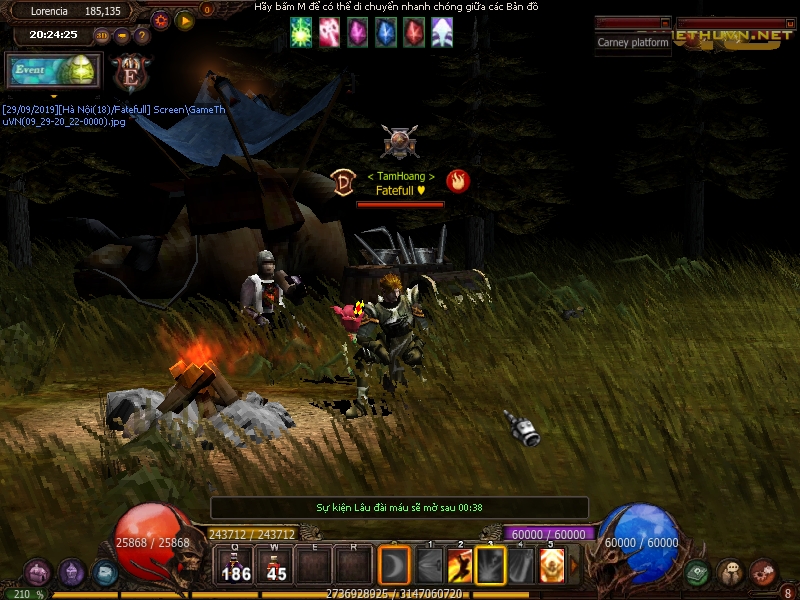Image resolution: width=800 pixels, height=600 pixels.
Task: Open the green book menu icon
Action: (x=698, y=573)
